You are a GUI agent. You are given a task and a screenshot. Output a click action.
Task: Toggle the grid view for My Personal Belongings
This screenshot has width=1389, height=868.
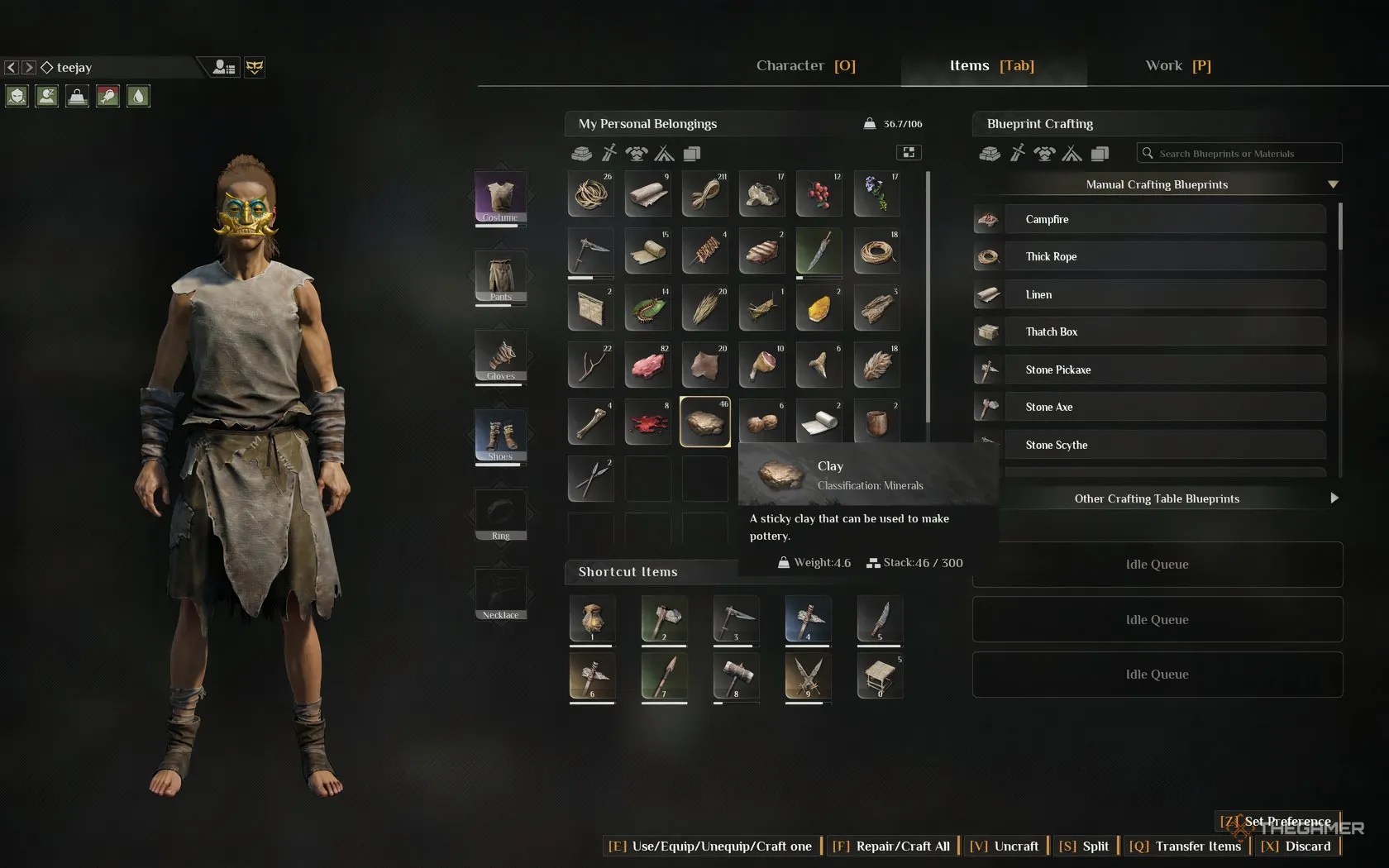click(x=908, y=153)
